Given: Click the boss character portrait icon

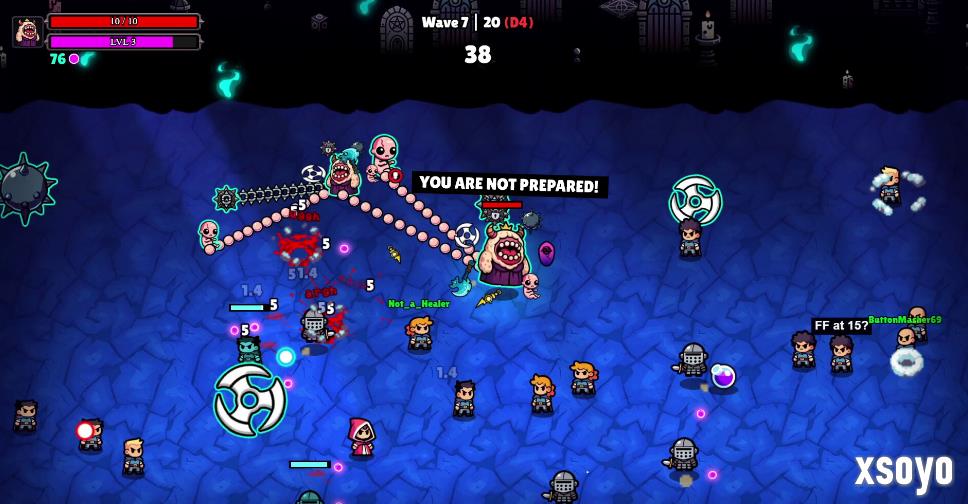Looking at the screenshot, I should 27,31.
